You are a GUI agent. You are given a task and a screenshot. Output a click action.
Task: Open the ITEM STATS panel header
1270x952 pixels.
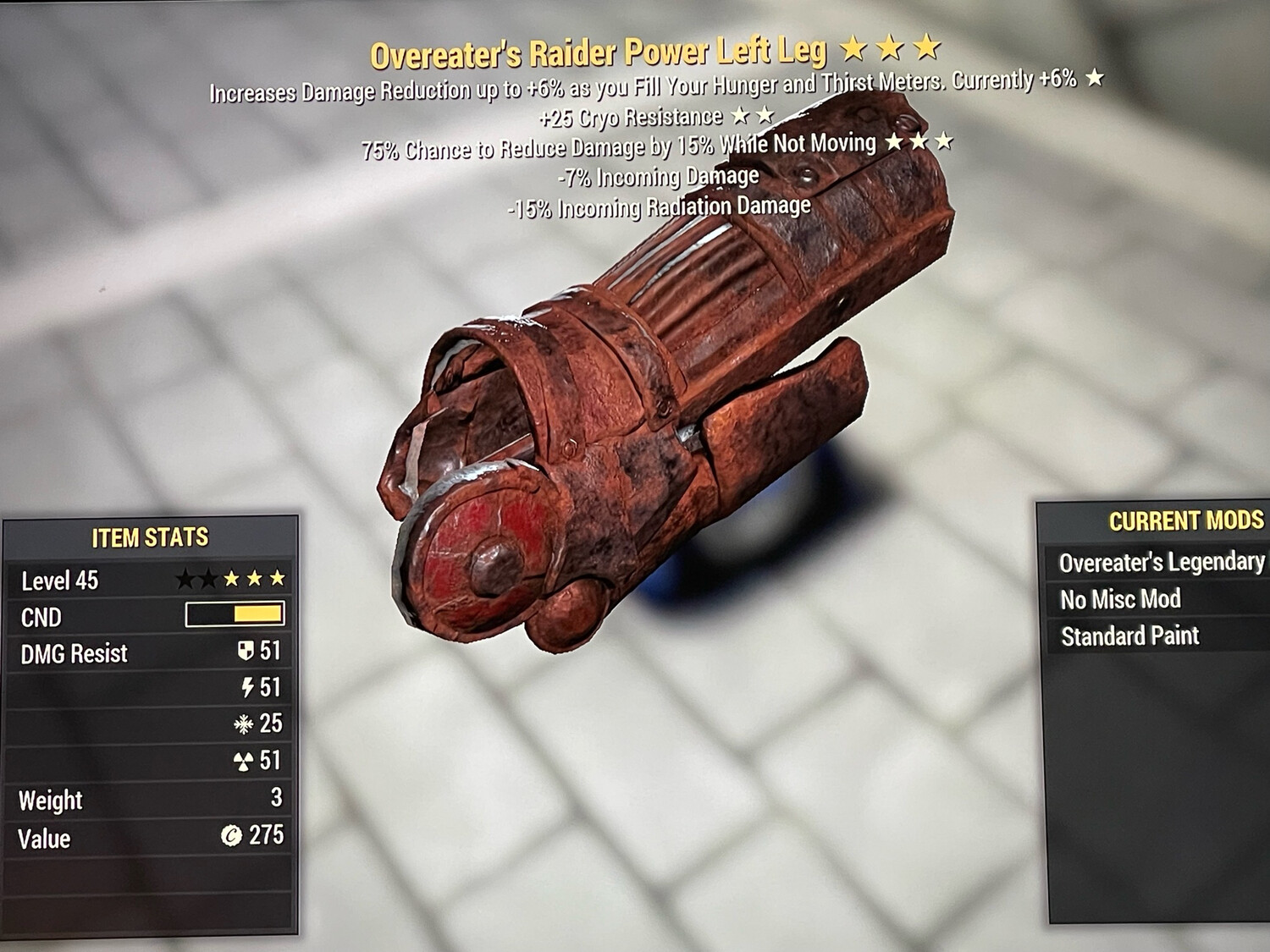coord(151,537)
